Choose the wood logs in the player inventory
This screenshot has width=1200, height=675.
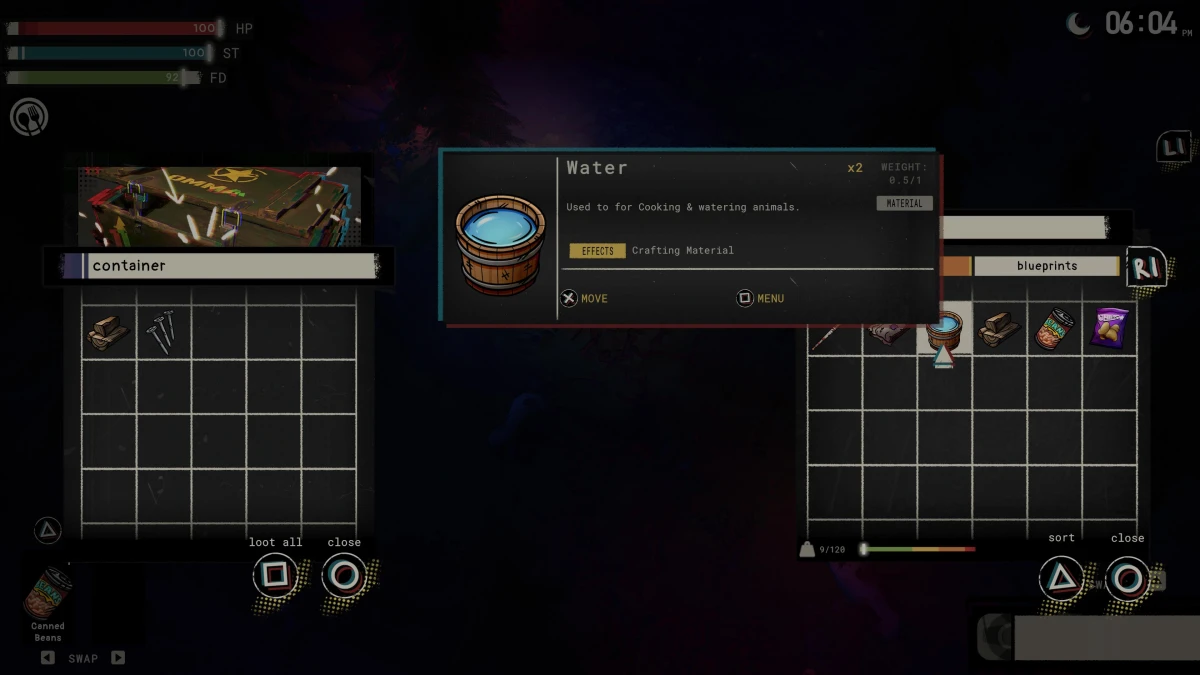(998, 329)
